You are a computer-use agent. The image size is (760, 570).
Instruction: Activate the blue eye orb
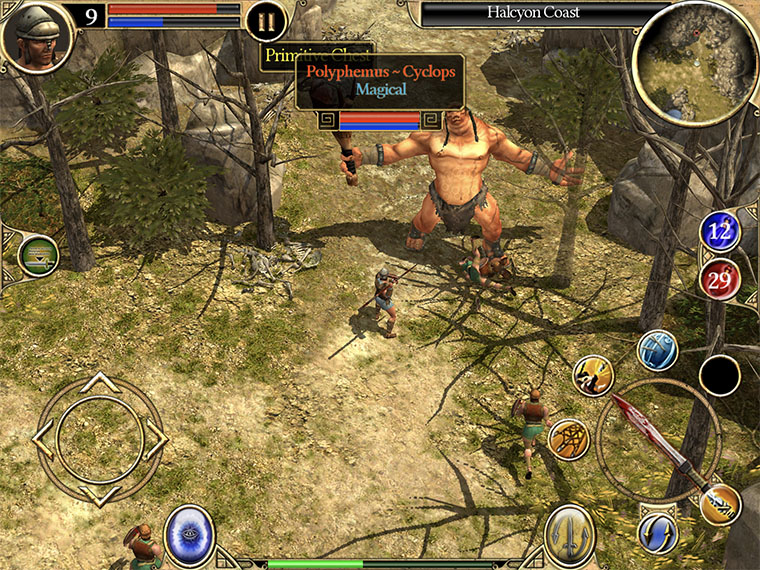(x=190, y=533)
